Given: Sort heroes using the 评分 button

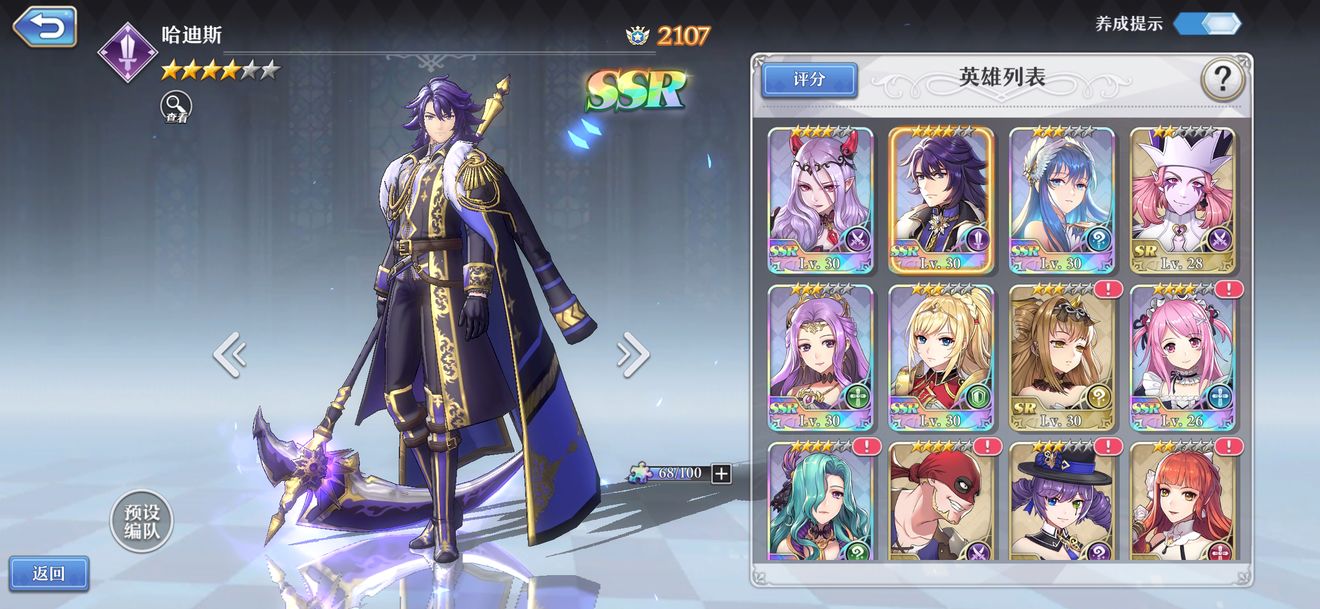Looking at the screenshot, I should point(809,80).
